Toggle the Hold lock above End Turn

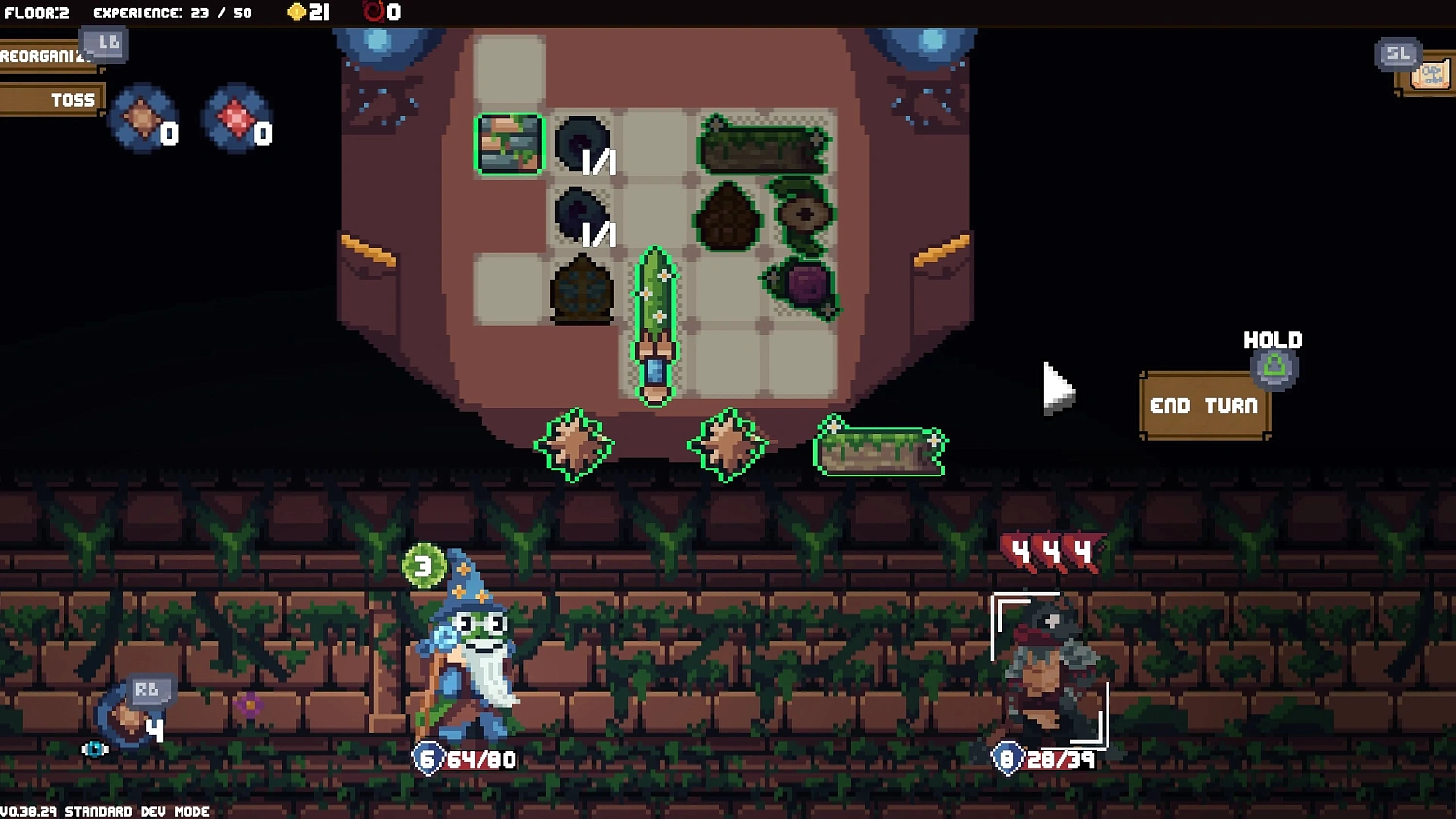[1273, 367]
